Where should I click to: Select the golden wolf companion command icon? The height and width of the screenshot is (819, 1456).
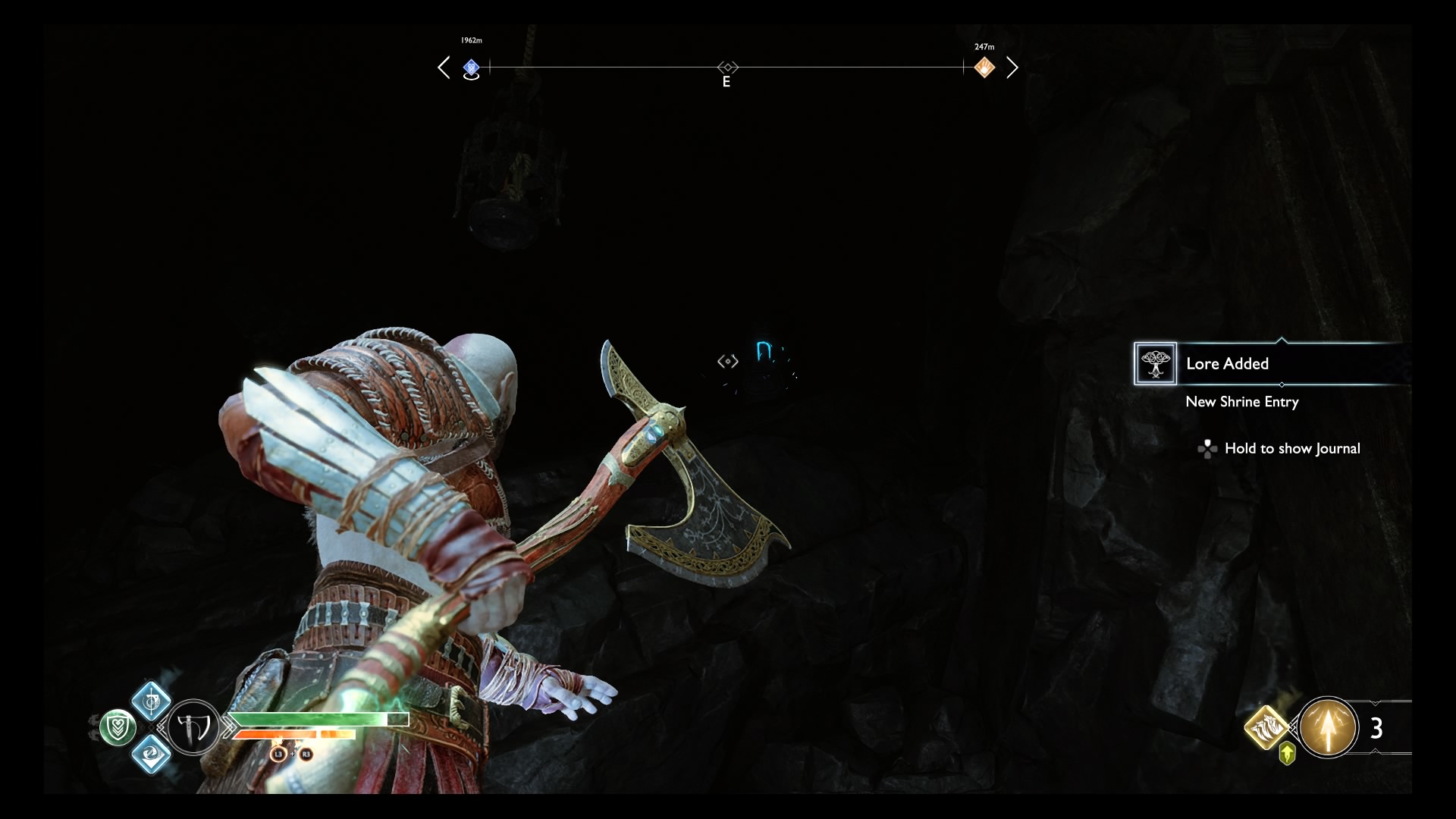click(x=1266, y=729)
